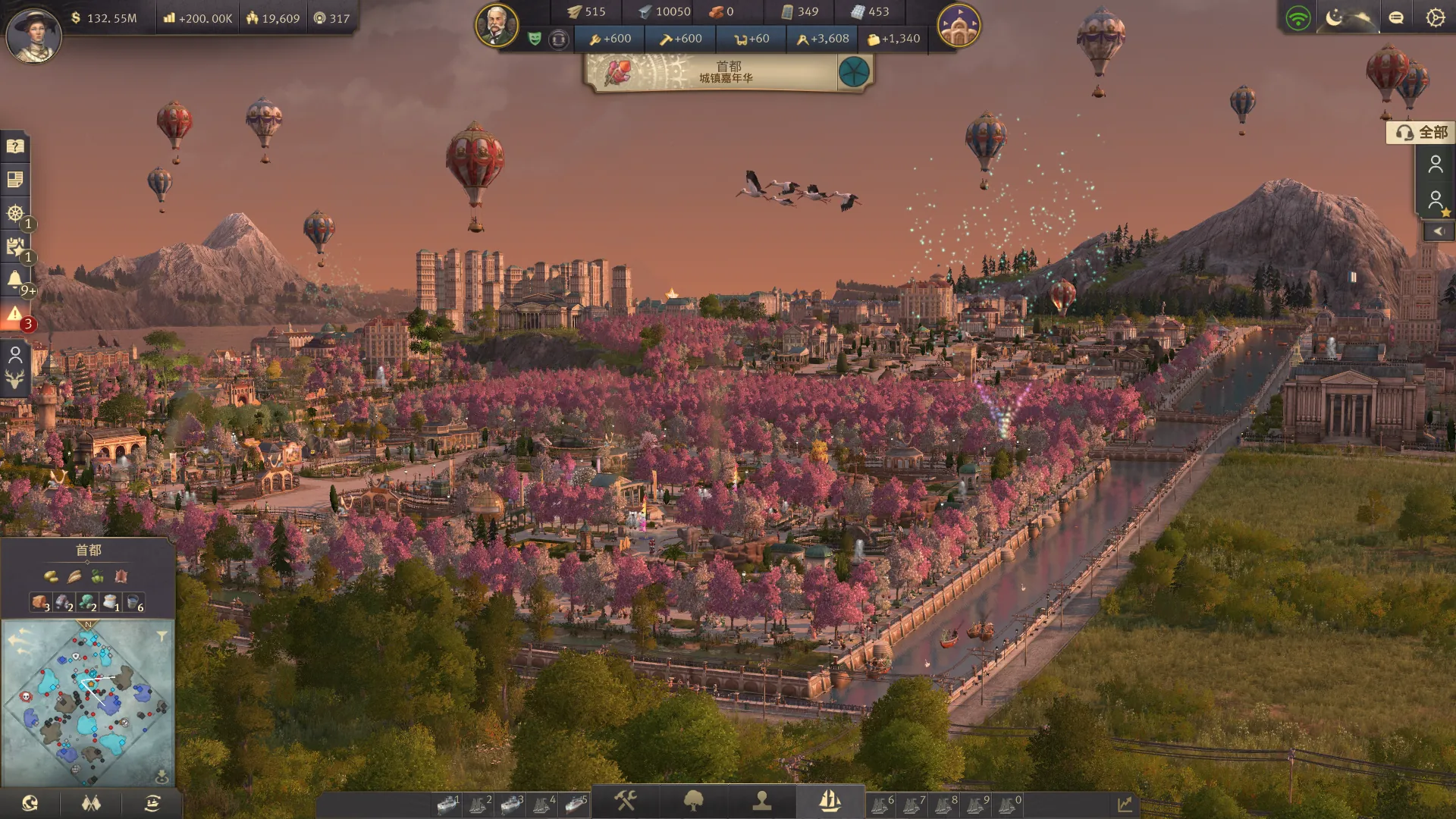Click the minimap island overview
1456x819 pixels.
(x=88, y=704)
